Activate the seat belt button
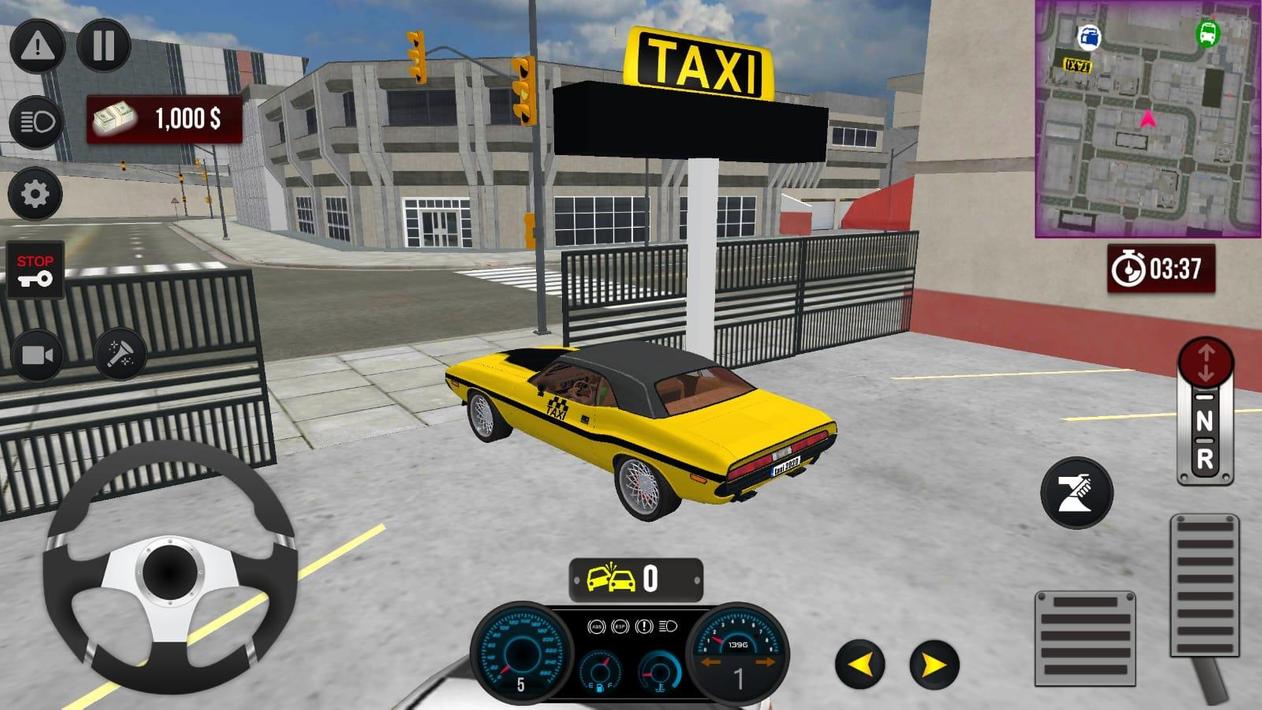 point(1077,493)
